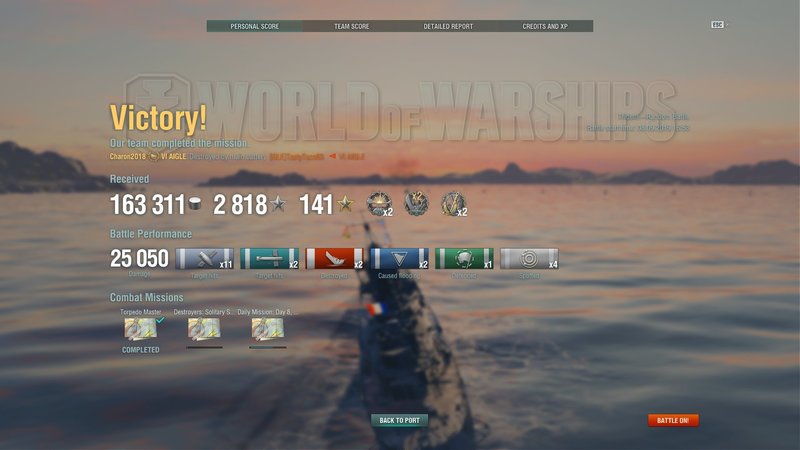
Task: Open the Daily Mission: Day 8 tile
Action: (268, 329)
